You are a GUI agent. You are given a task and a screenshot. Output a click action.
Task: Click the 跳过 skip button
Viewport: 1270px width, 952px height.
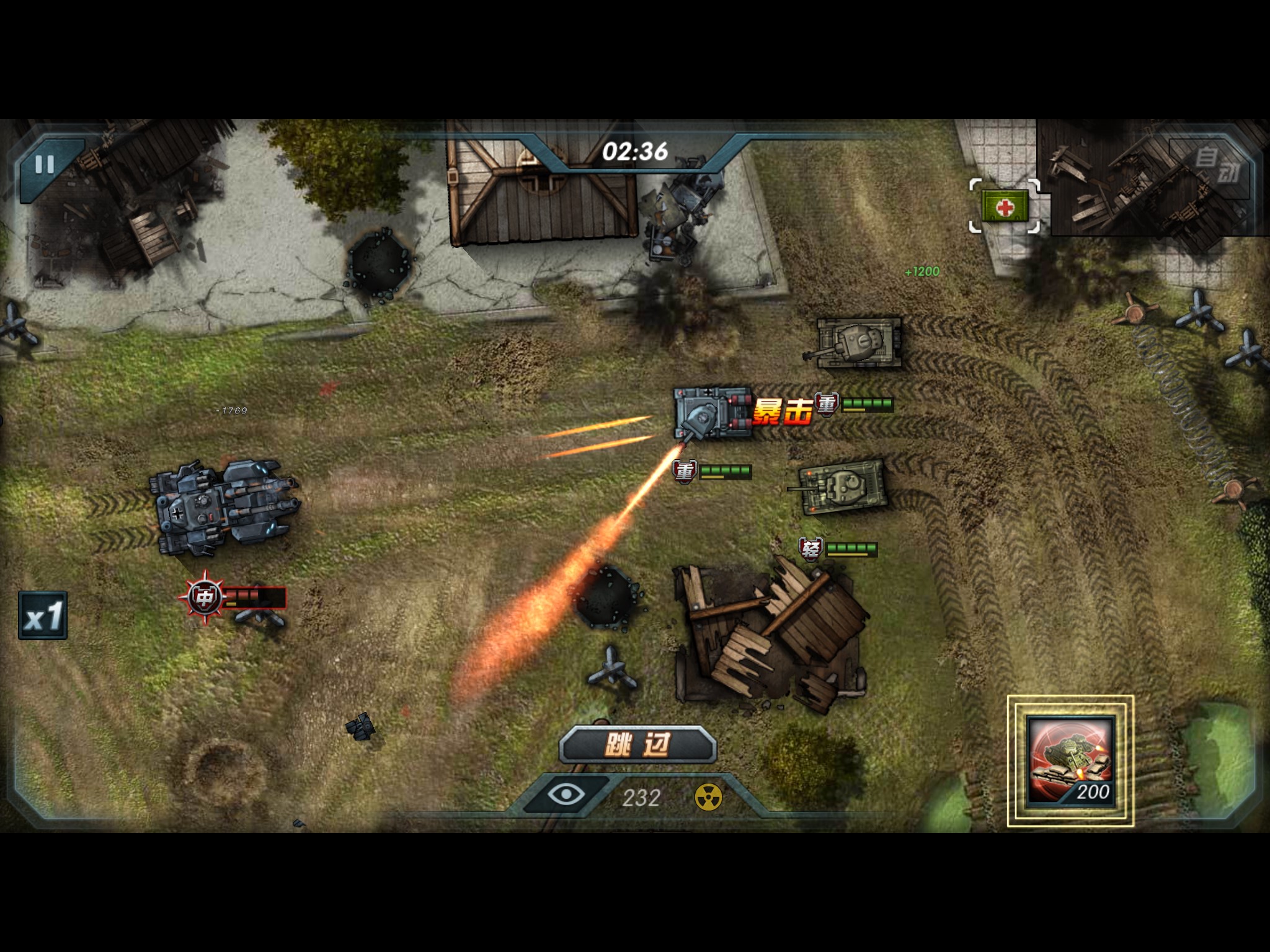[637, 744]
